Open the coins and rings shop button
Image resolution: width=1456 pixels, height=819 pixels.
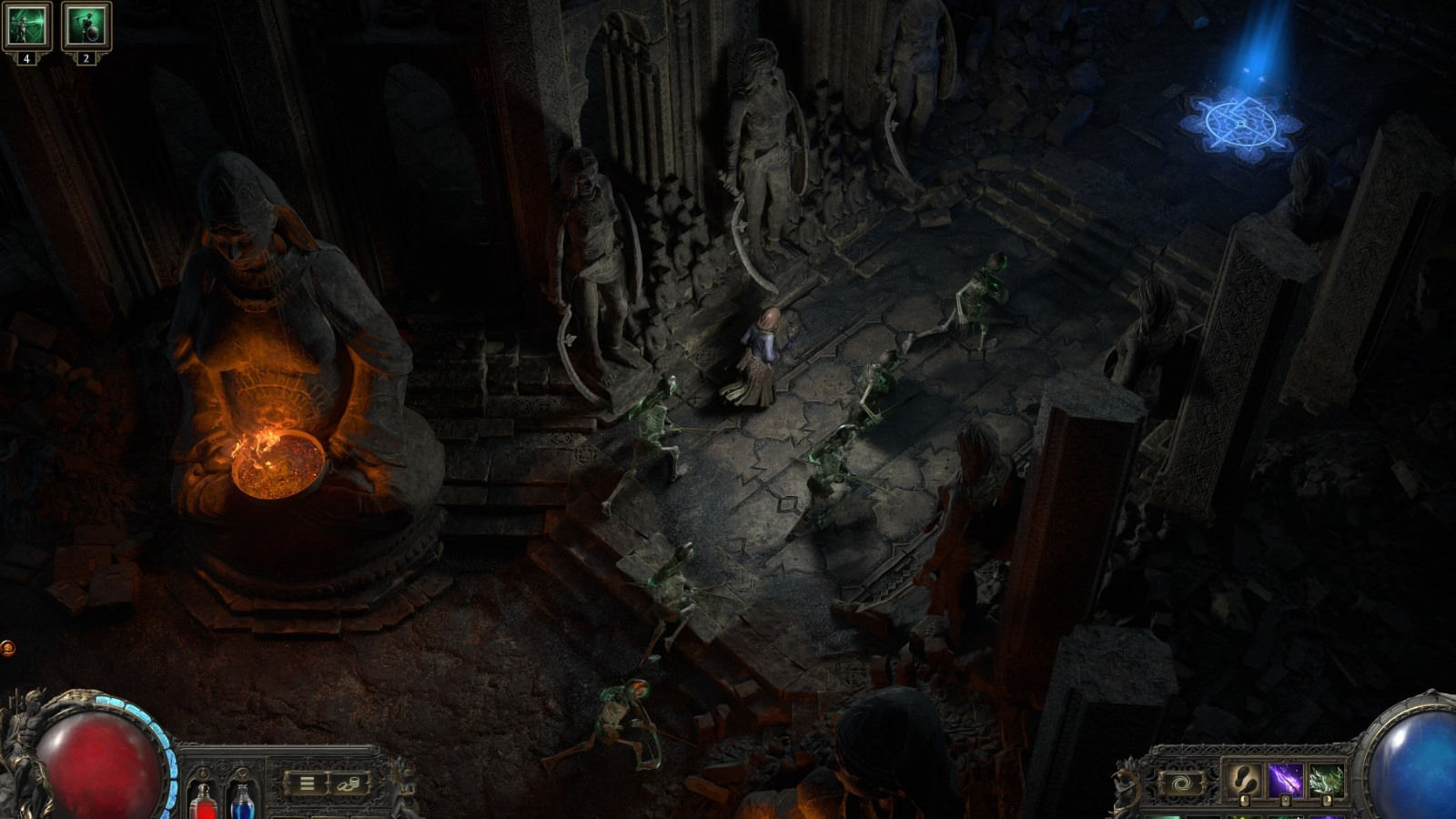pyautogui.click(x=349, y=783)
